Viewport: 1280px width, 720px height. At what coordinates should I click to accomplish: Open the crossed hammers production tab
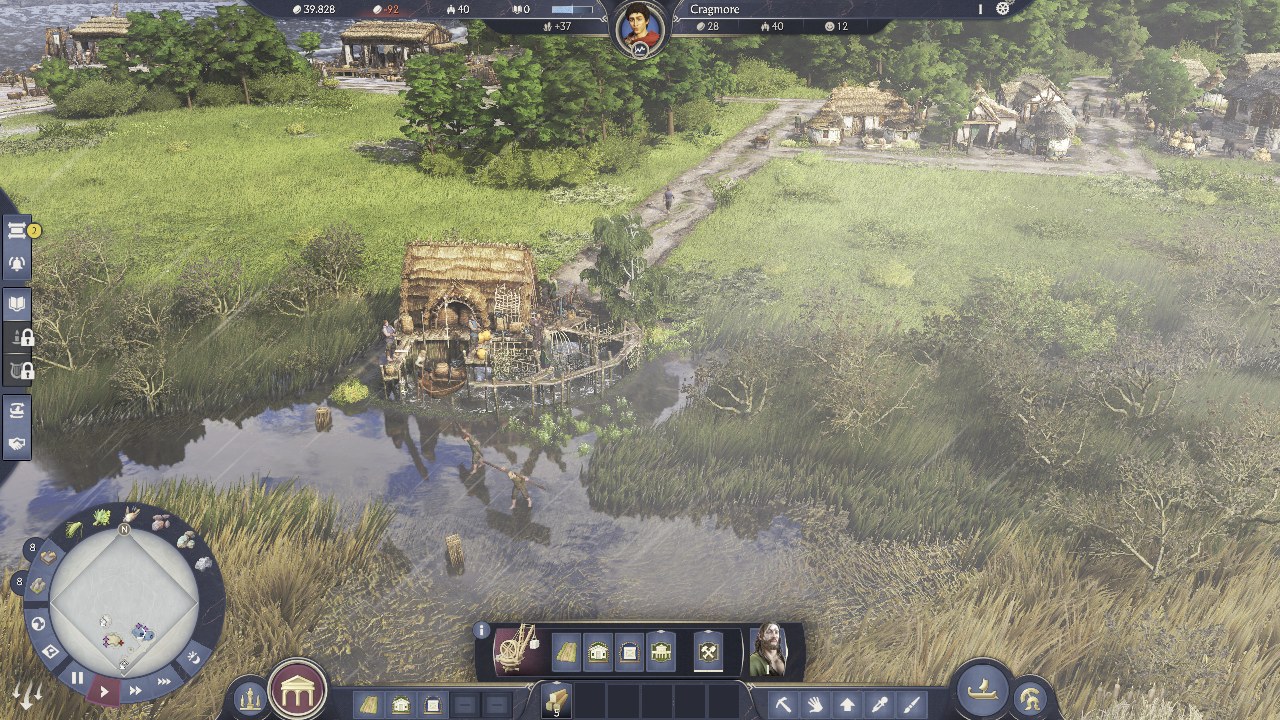pyautogui.click(x=708, y=653)
